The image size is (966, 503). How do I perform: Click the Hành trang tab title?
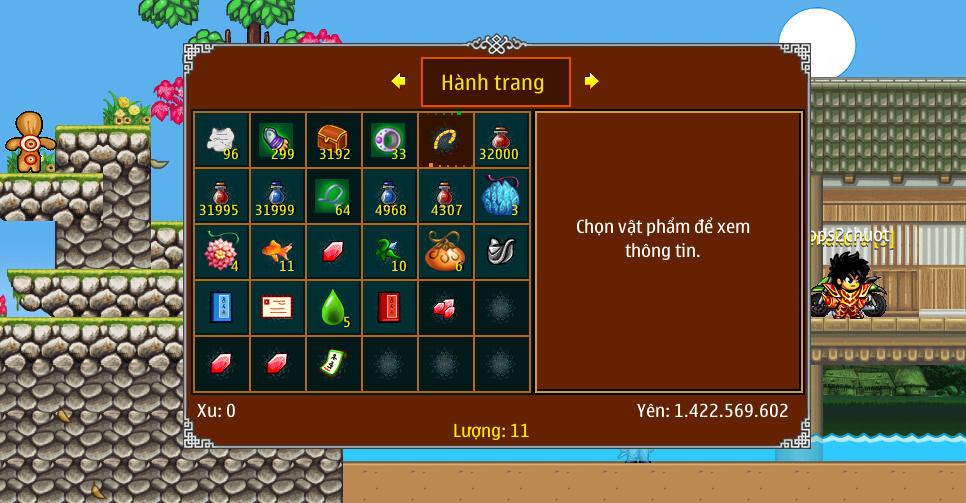pos(495,82)
